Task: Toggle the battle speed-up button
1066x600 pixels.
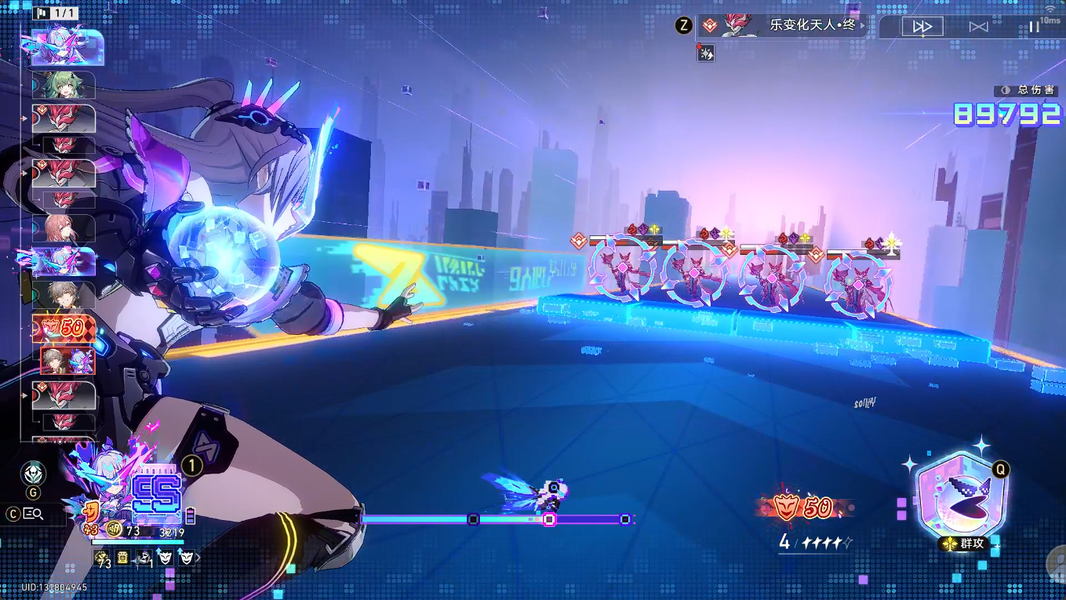Action: coord(922,27)
